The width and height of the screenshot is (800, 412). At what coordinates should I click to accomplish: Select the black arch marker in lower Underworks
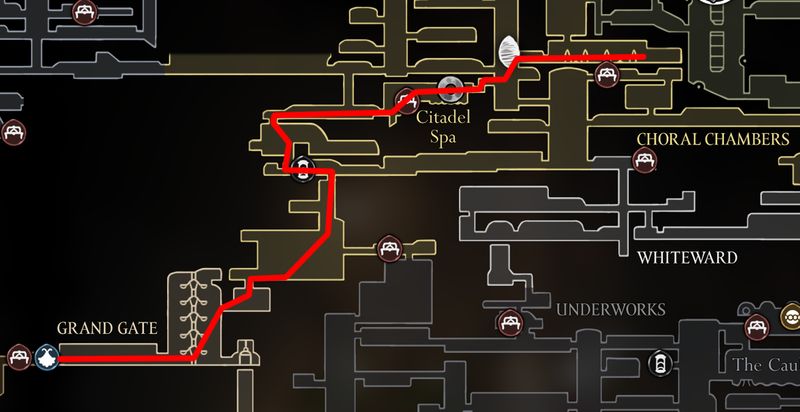659,361
